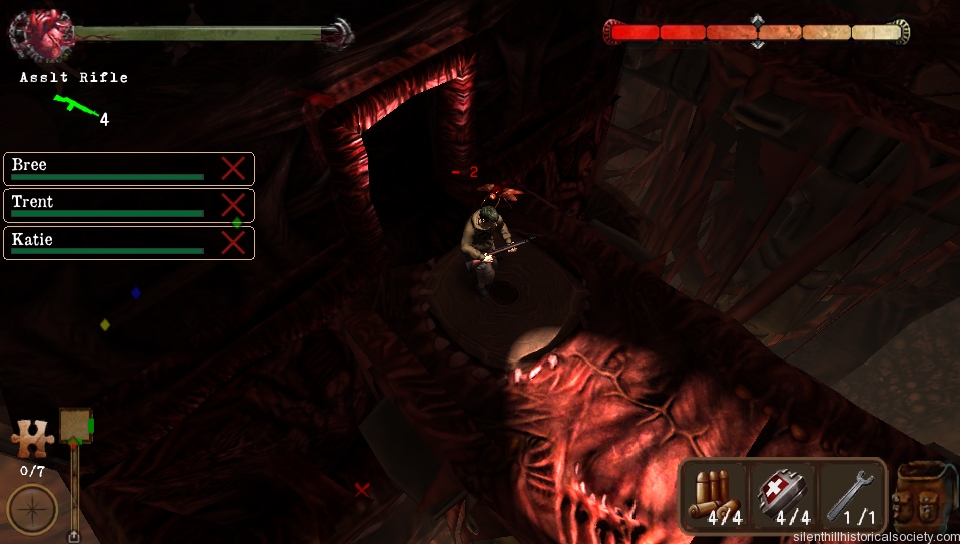Click the compass icon

tap(32, 509)
